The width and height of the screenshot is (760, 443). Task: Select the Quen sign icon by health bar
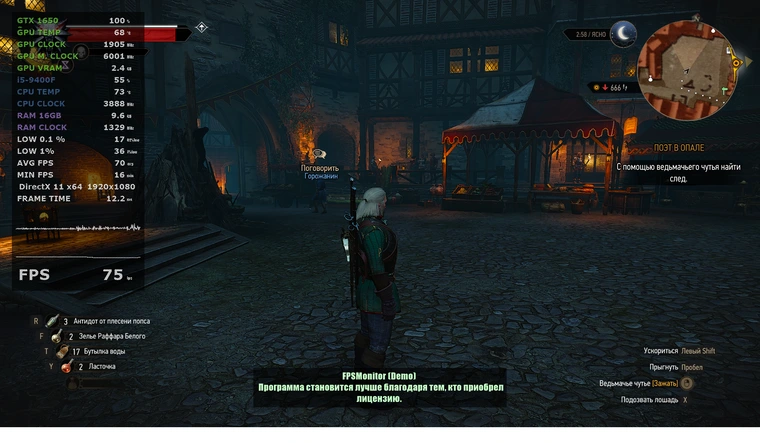pos(202,28)
